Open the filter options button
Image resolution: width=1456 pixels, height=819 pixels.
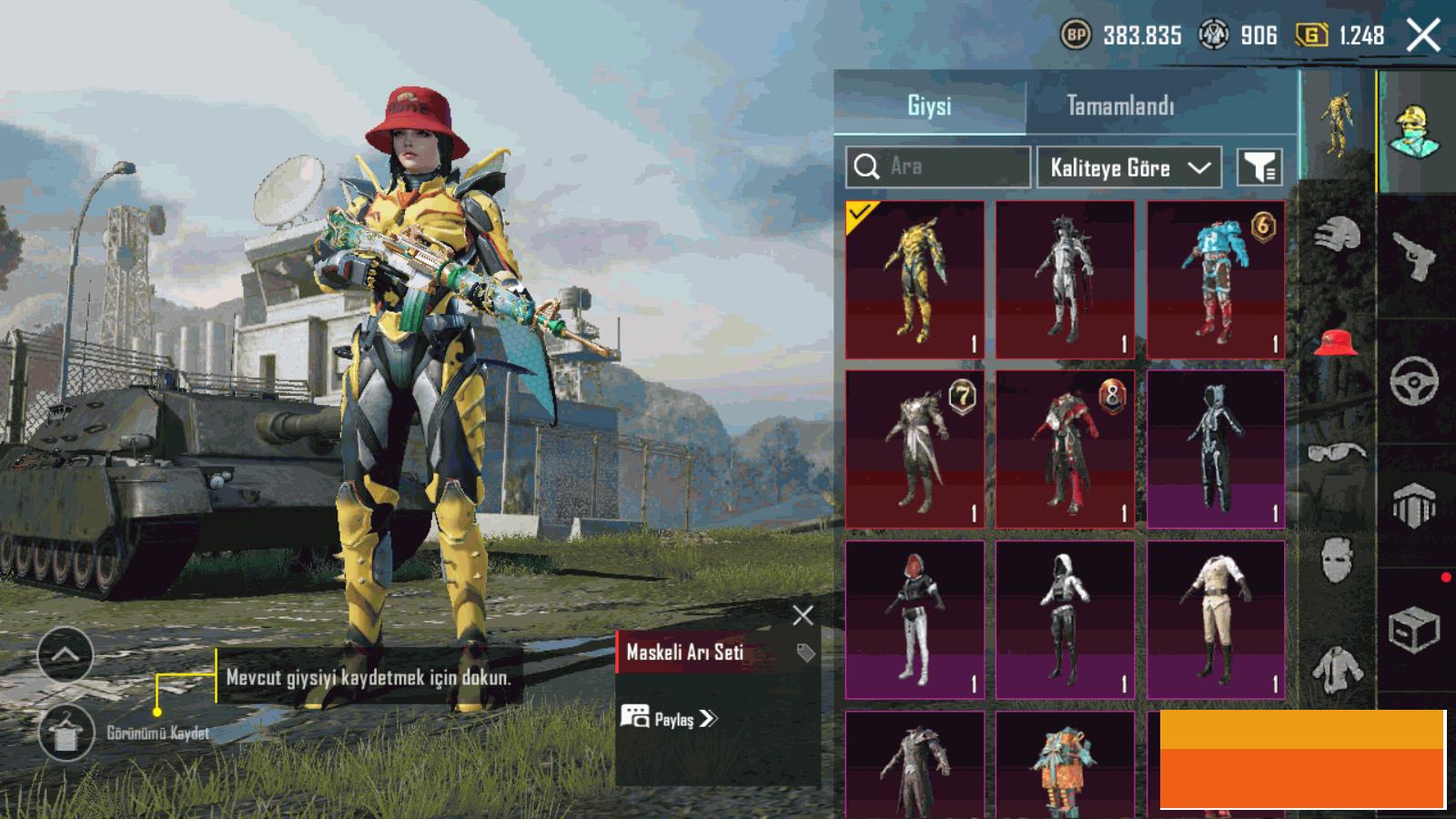pos(1260,167)
